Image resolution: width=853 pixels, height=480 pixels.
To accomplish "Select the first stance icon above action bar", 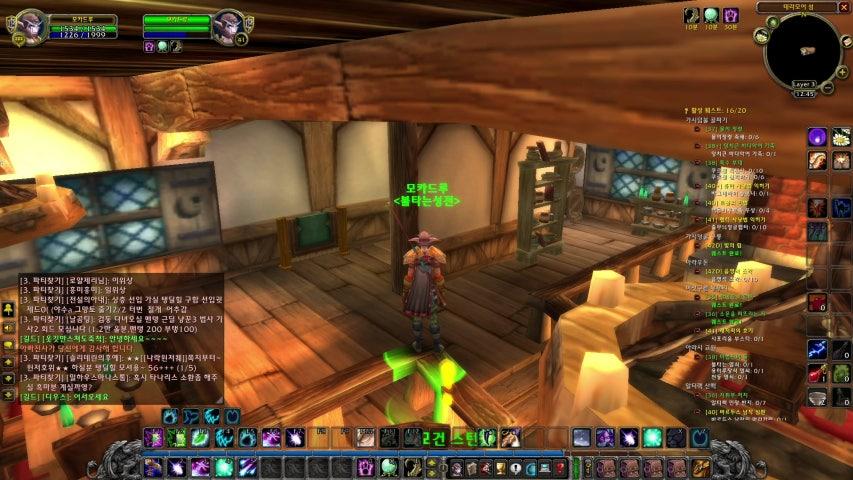I will 170,416.
